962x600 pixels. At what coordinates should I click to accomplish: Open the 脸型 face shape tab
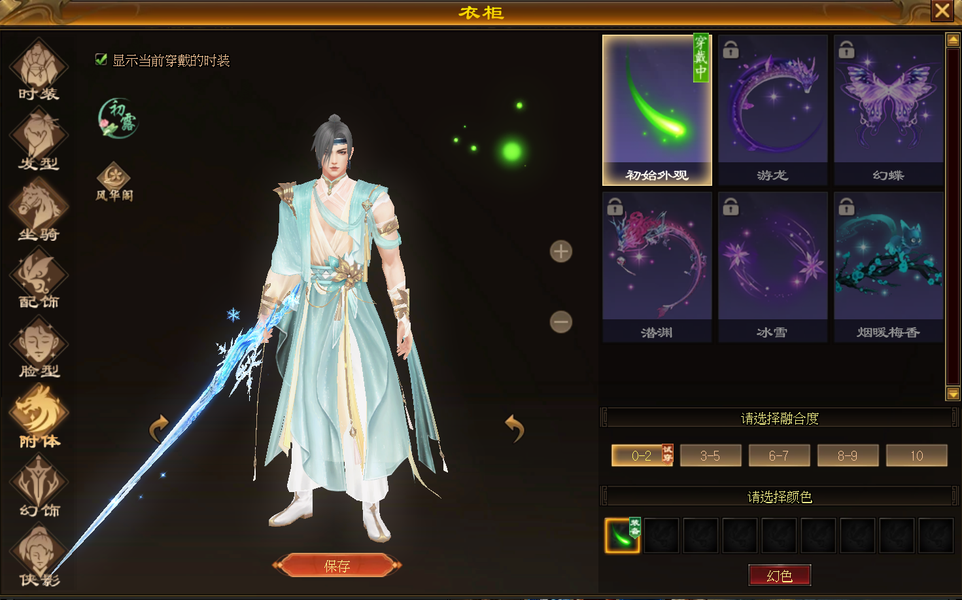[x=39, y=348]
